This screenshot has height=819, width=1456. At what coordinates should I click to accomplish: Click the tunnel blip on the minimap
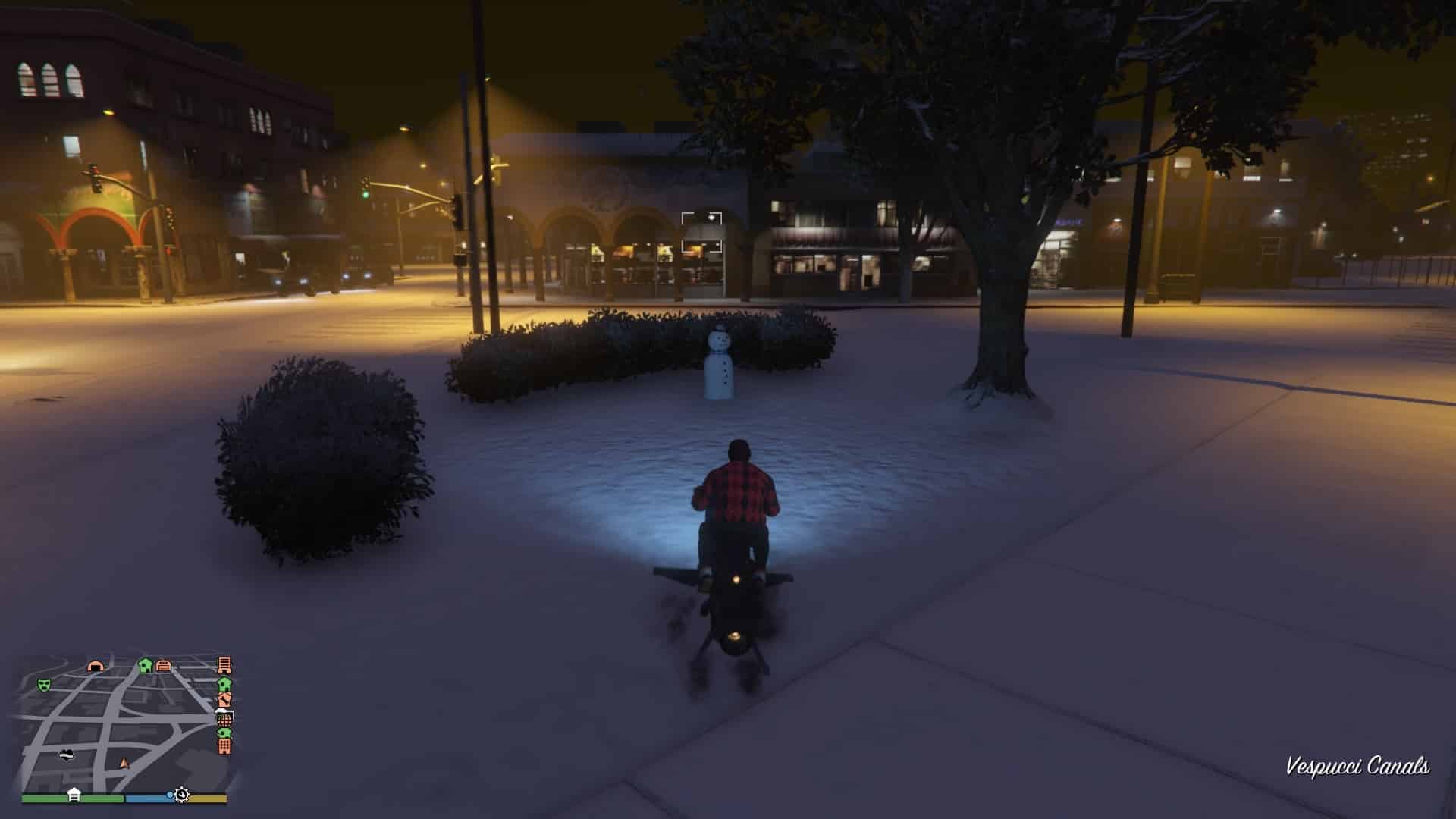pyautogui.click(x=95, y=666)
